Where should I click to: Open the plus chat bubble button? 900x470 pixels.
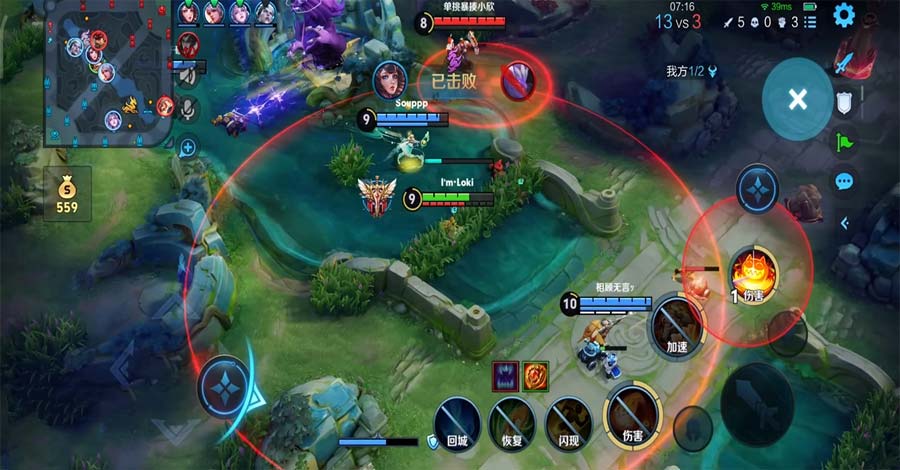(188, 147)
